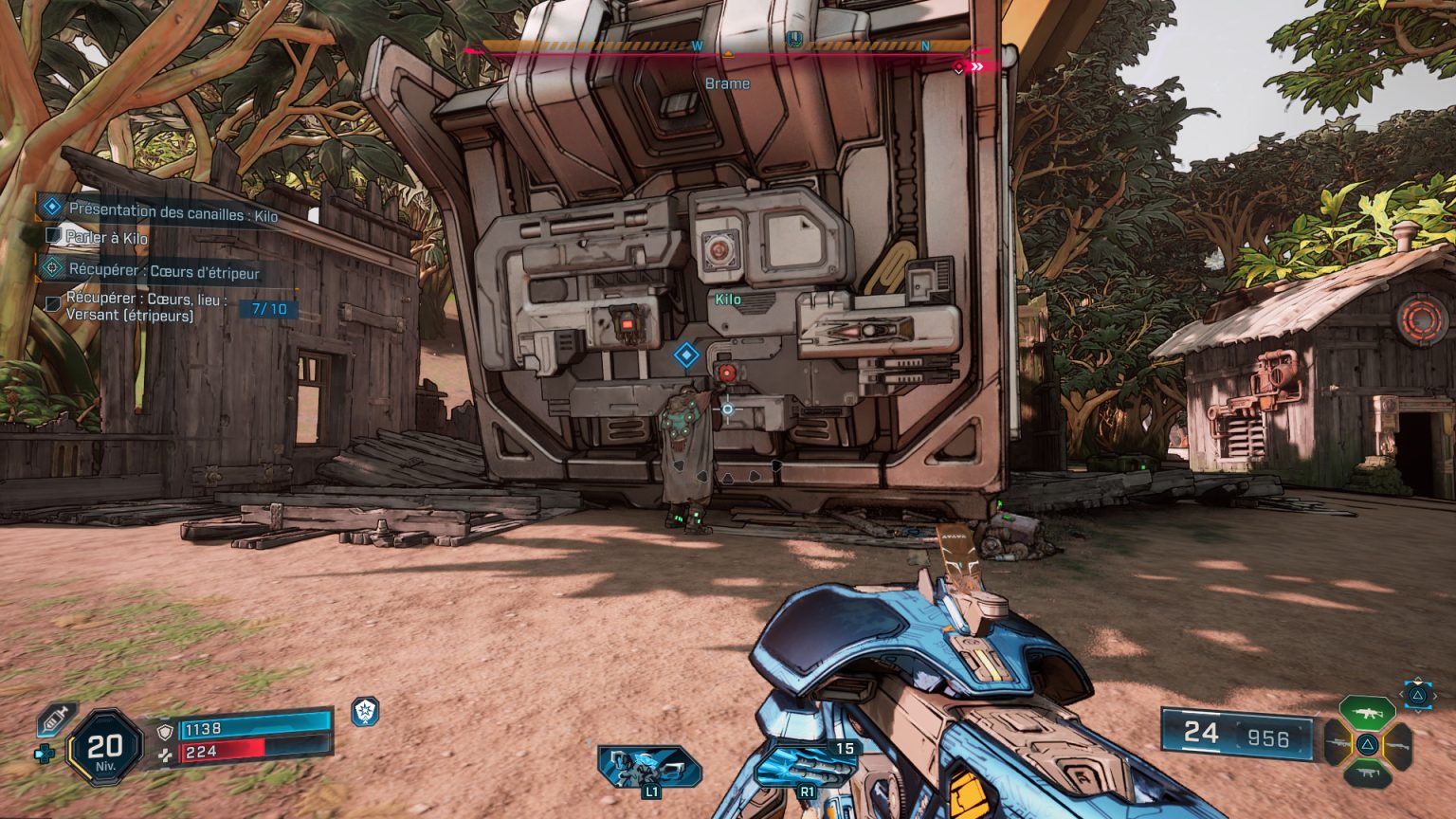Click the shield emblem beside the 1138 value
This screenshot has height=819, width=1456.
[x=165, y=732]
